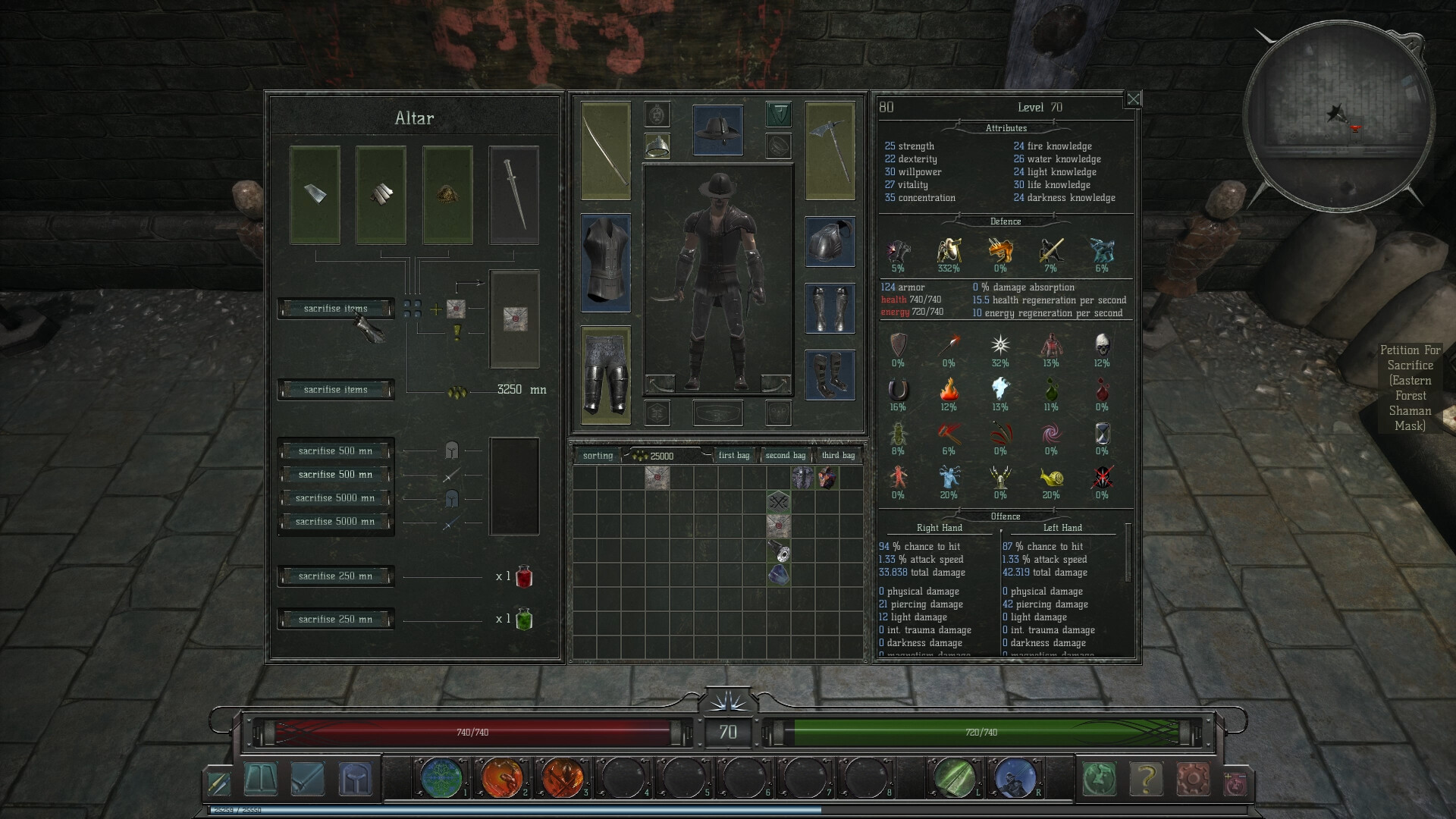Open the question mark help icon
The width and height of the screenshot is (1456, 819).
(x=1147, y=778)
